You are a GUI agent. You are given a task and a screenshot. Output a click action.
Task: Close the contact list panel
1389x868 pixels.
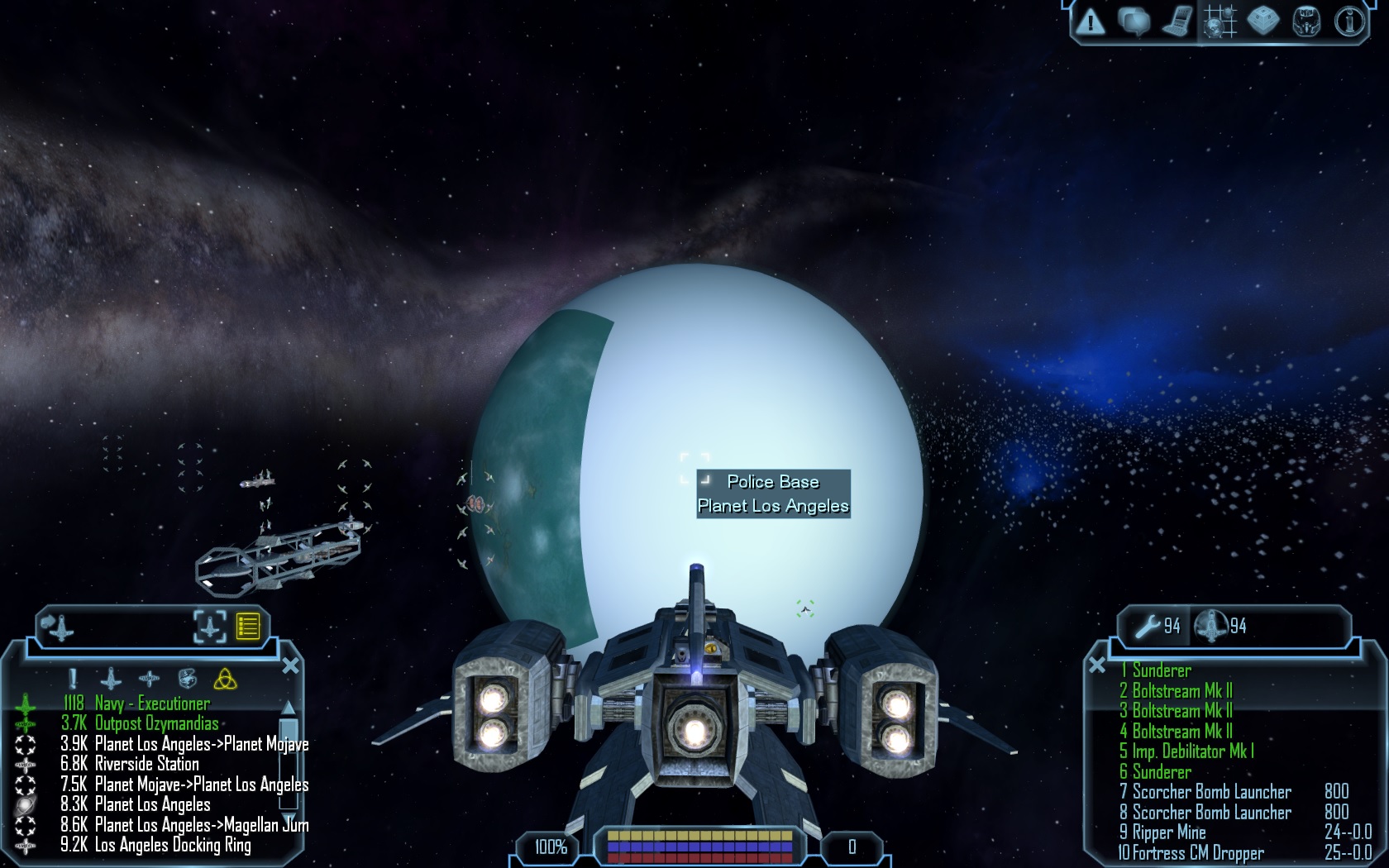[x=290, y=665]
